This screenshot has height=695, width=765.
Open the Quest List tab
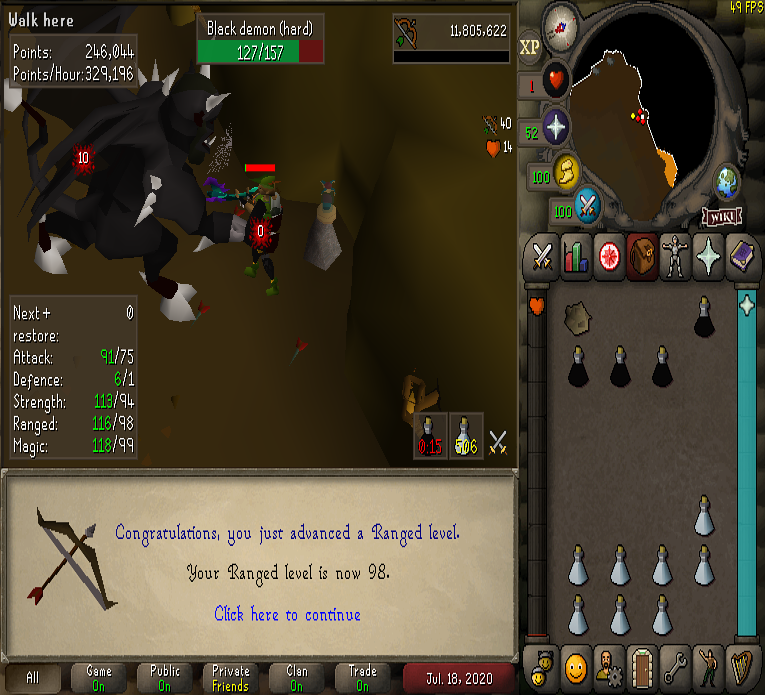tap(608, 256)
